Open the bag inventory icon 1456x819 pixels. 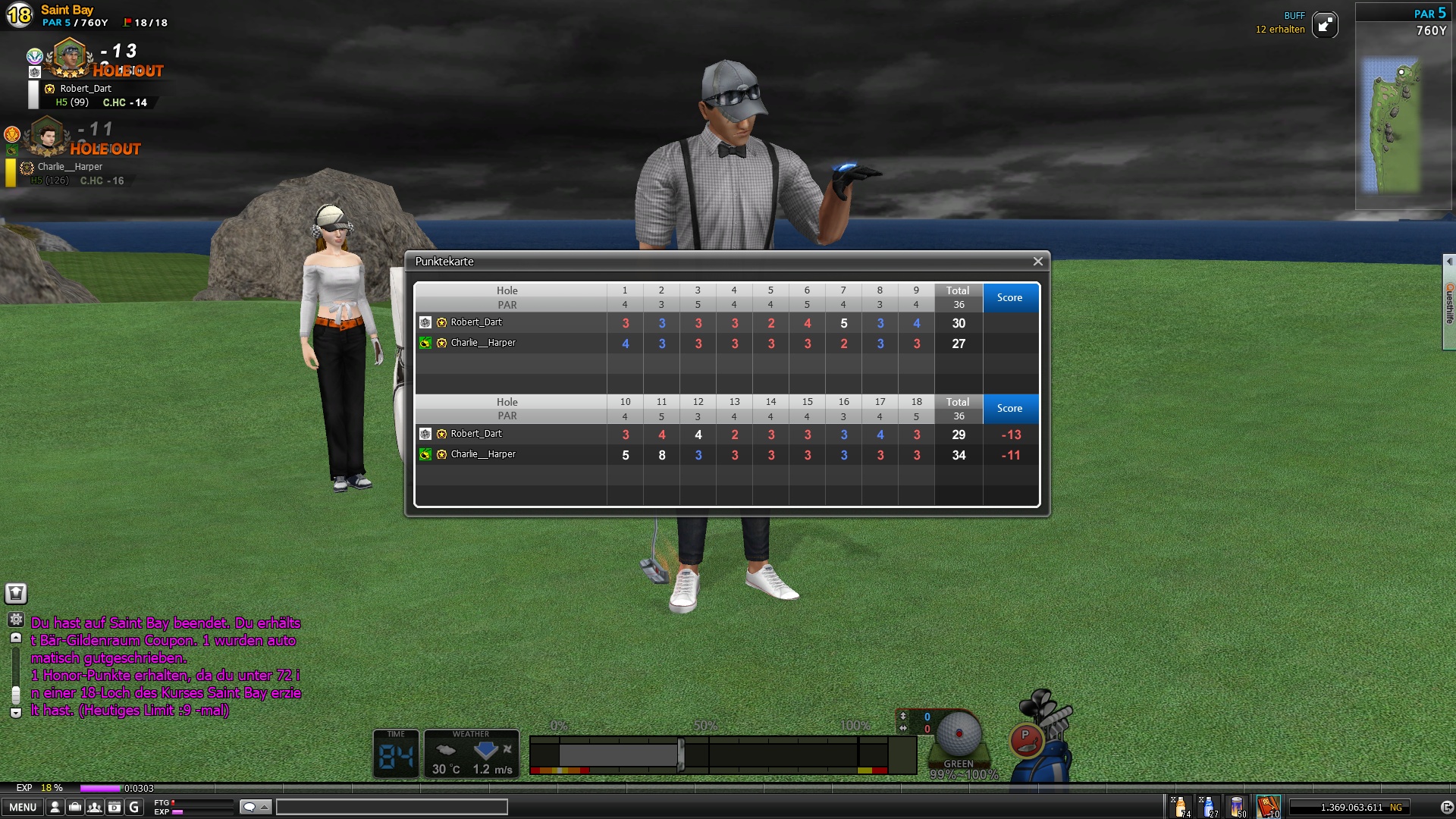pyautogui.click(x=75, y=808)
